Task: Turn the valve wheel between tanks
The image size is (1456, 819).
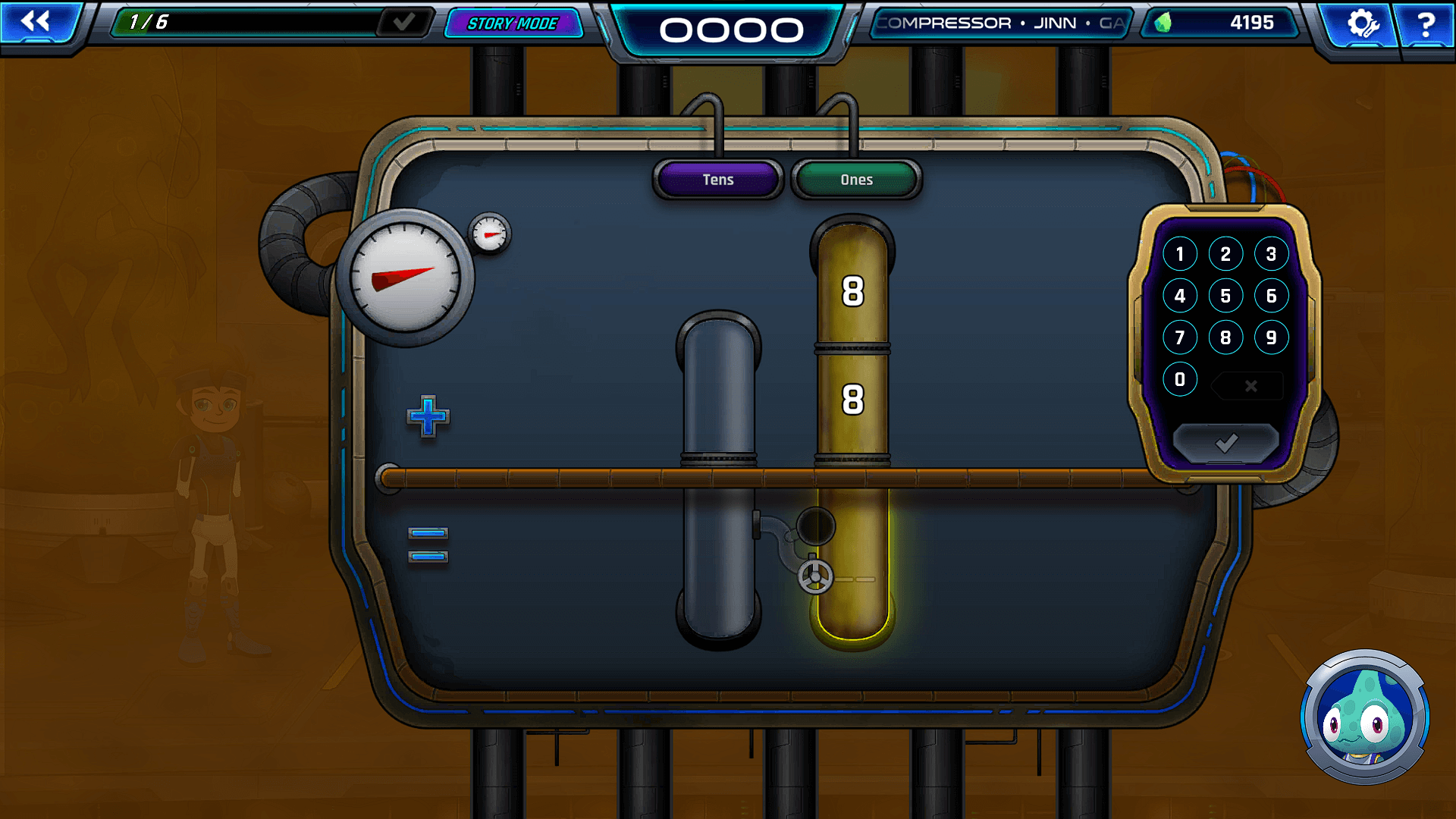Action: pyautogui.click(x=815, y=577)
